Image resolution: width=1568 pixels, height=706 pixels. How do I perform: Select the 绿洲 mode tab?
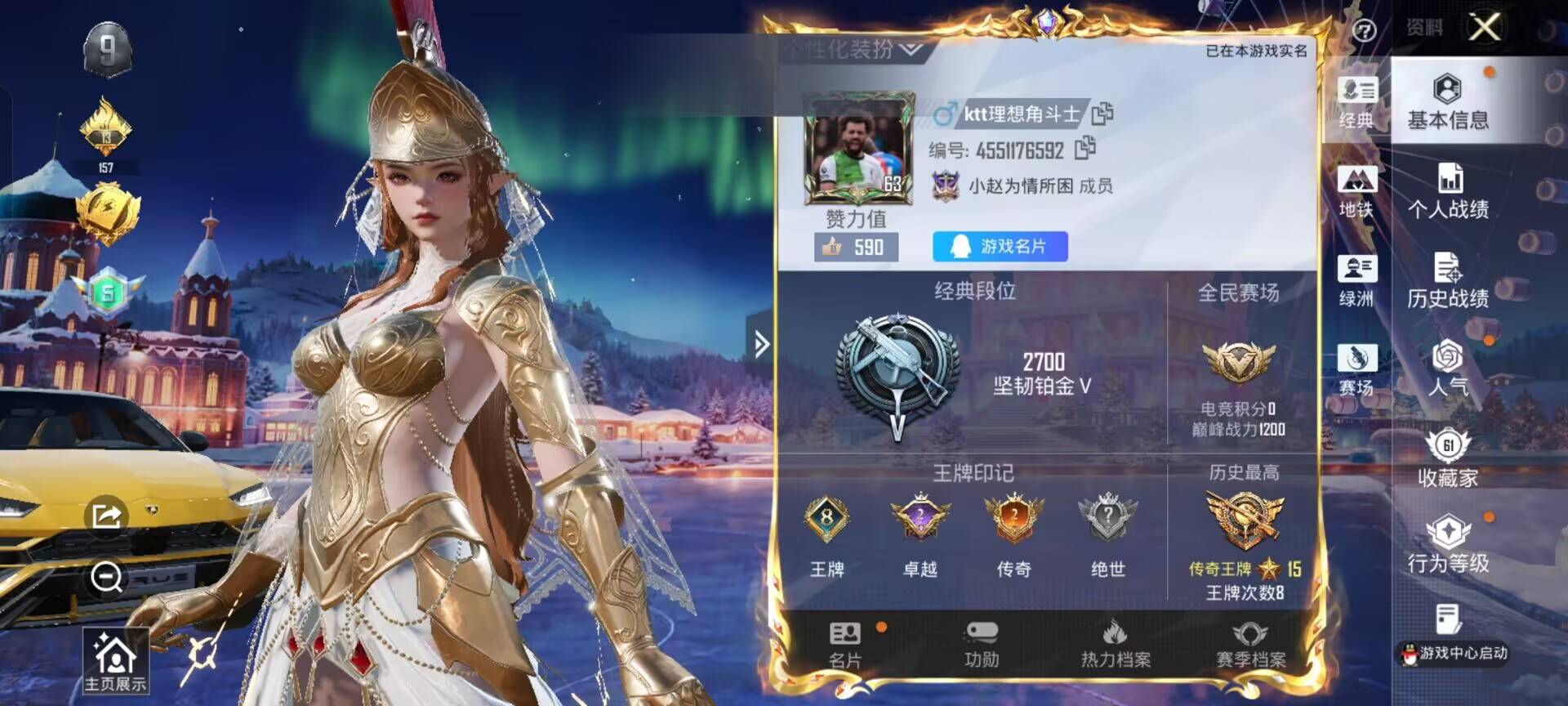pyautogui.click(x=1356, y=281)
